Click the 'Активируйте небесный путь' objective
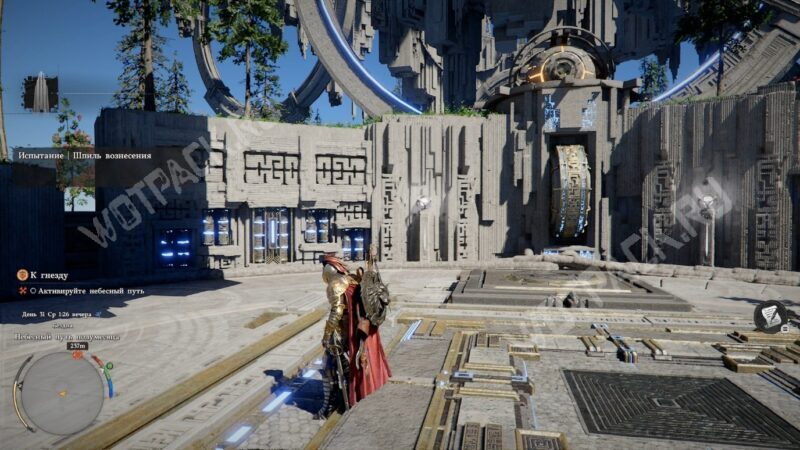This screenshot has height=450, width=800. click(x=92, y=291)
